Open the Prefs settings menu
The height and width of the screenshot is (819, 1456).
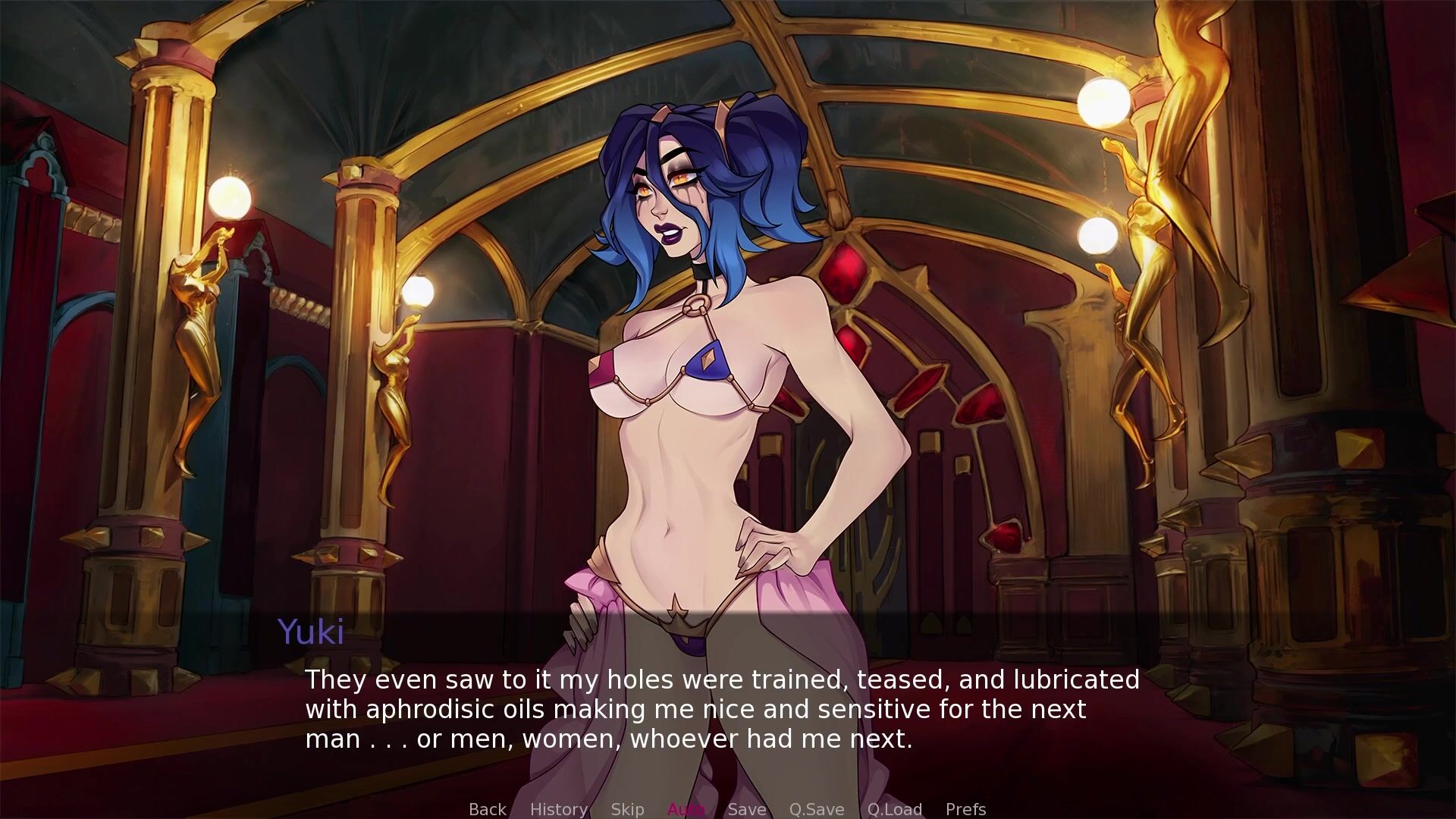[965, 809]
